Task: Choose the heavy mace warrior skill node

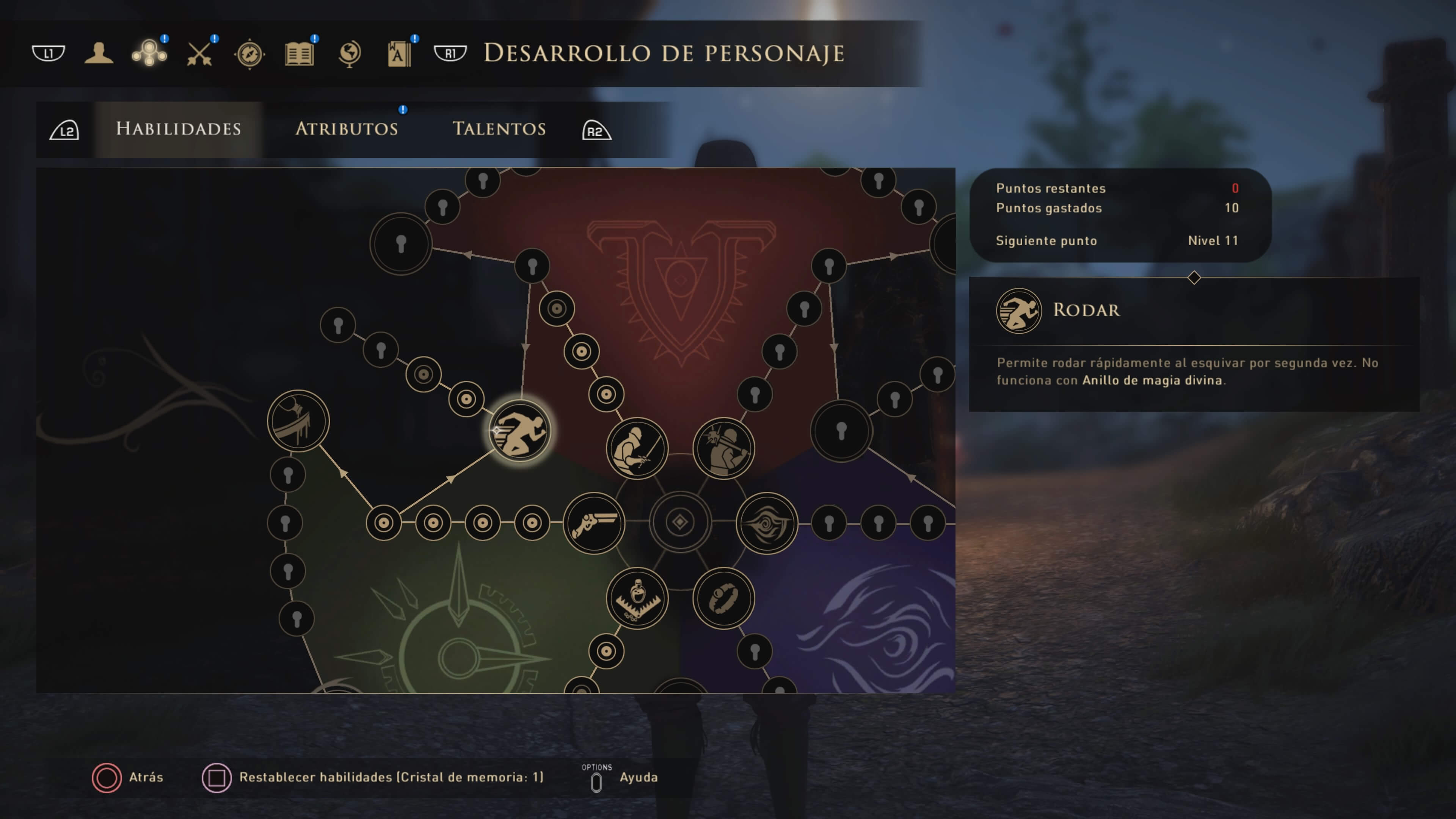Action: pos(723,448)
